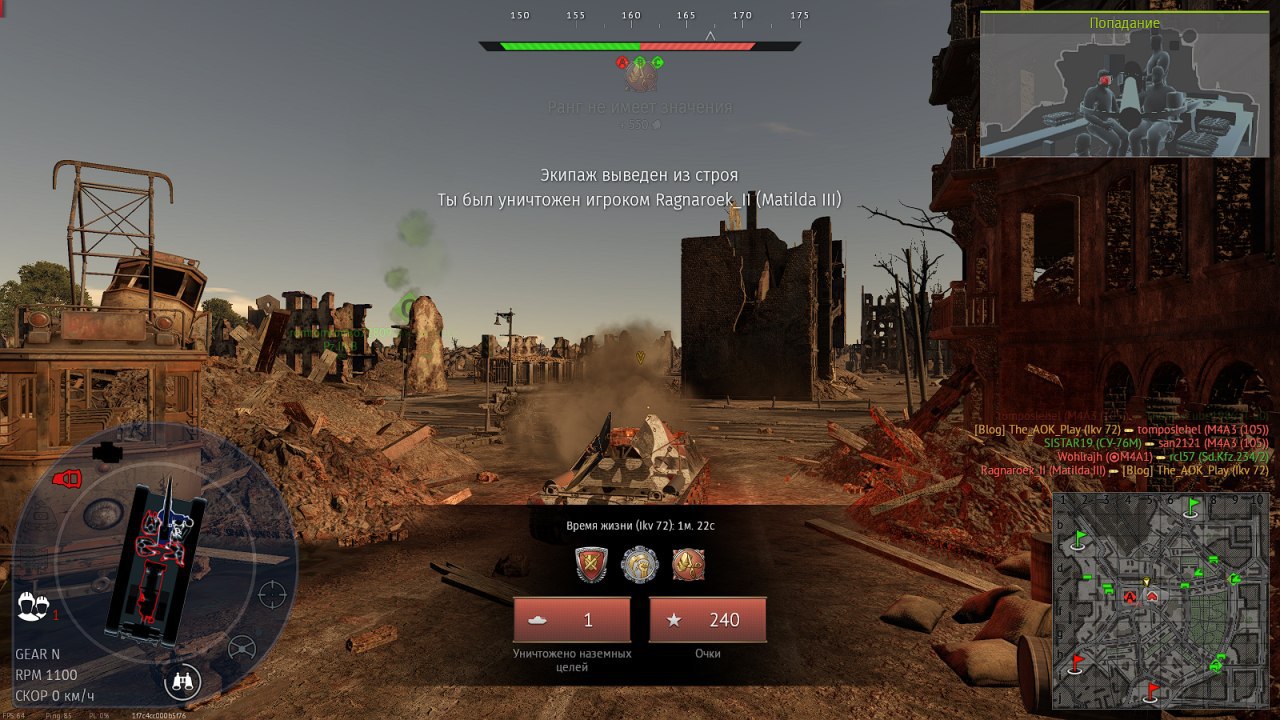Click the capture point A marker on minimap
The height and width of the screenshot is (720, 1280).
(x=1130, y=598)
